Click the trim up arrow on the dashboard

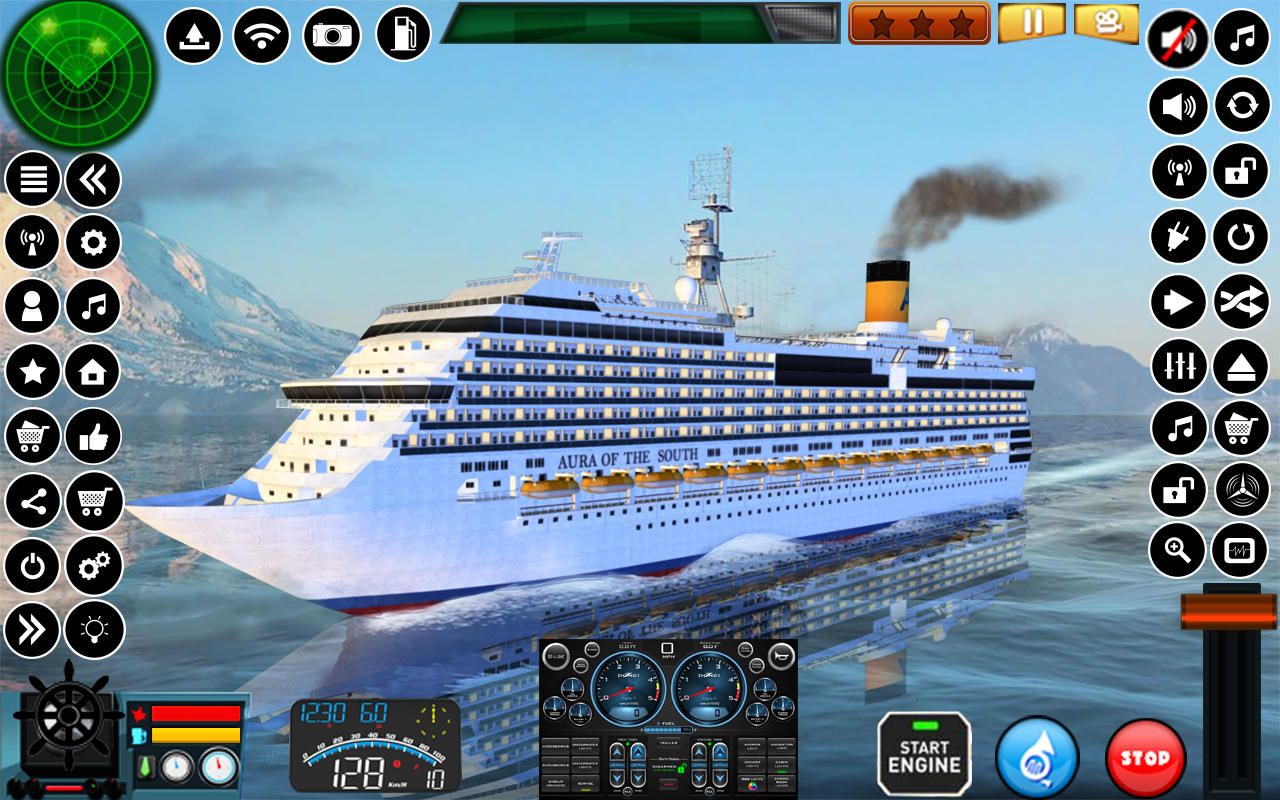click(x=617, y=751)
